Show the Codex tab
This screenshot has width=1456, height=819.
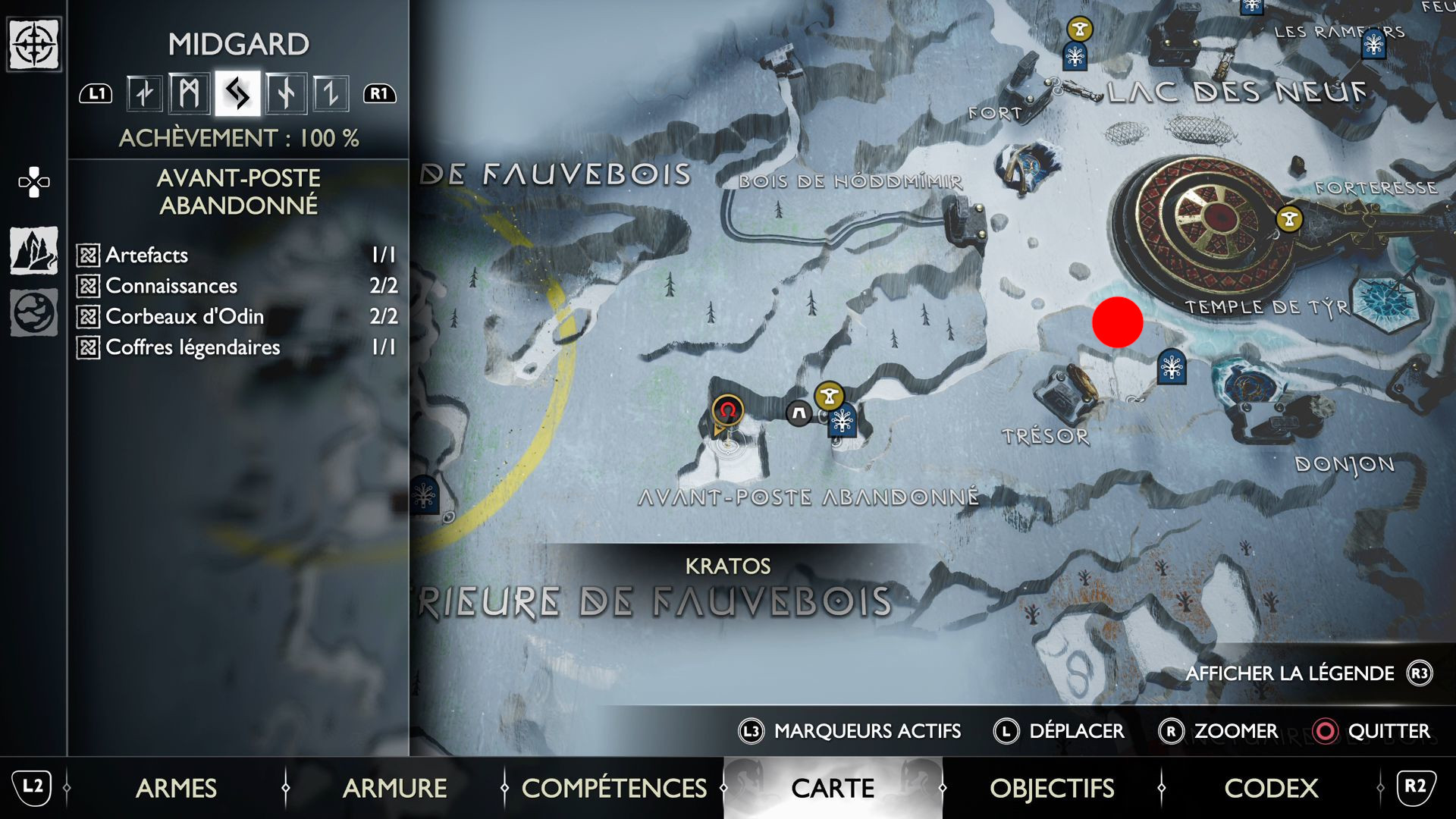pyautogui.click(x=1271, y=788)
